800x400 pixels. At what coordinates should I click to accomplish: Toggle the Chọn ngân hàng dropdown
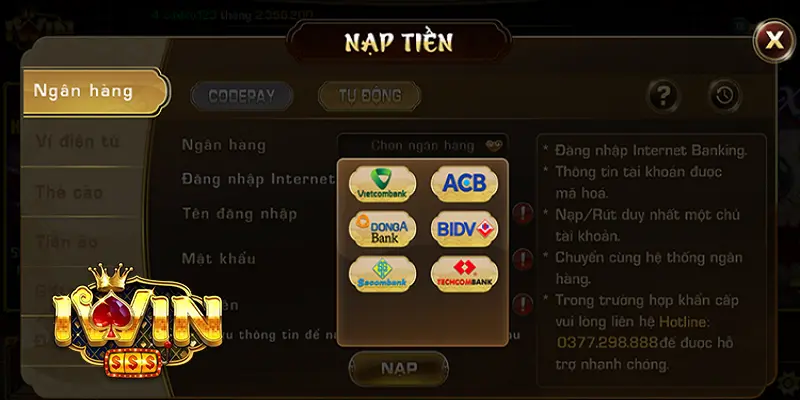pyautogui.click(x=423, y=145)
